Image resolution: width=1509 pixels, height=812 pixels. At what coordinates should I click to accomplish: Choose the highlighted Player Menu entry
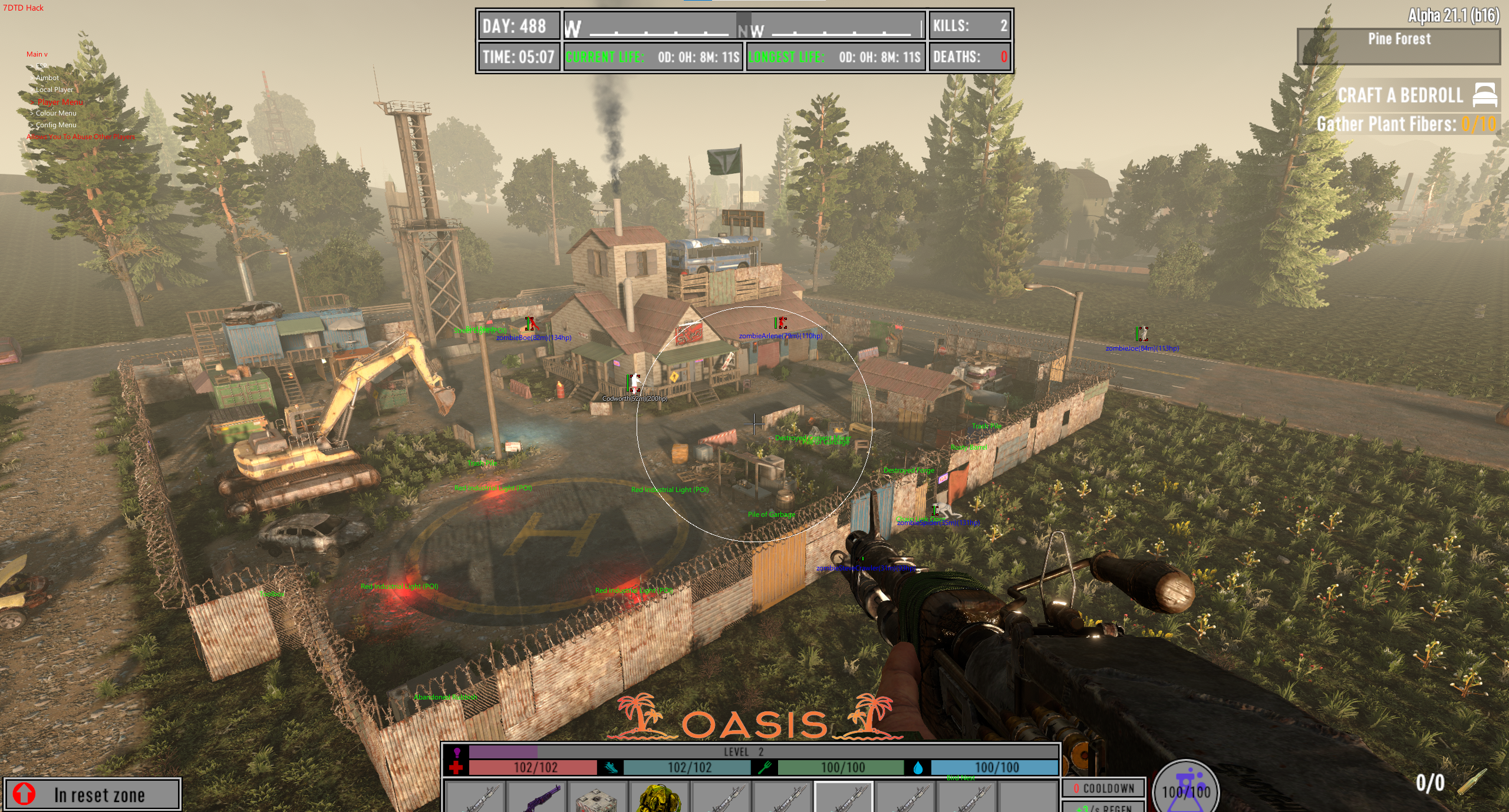pyautogui.click(x=60, y=102)
